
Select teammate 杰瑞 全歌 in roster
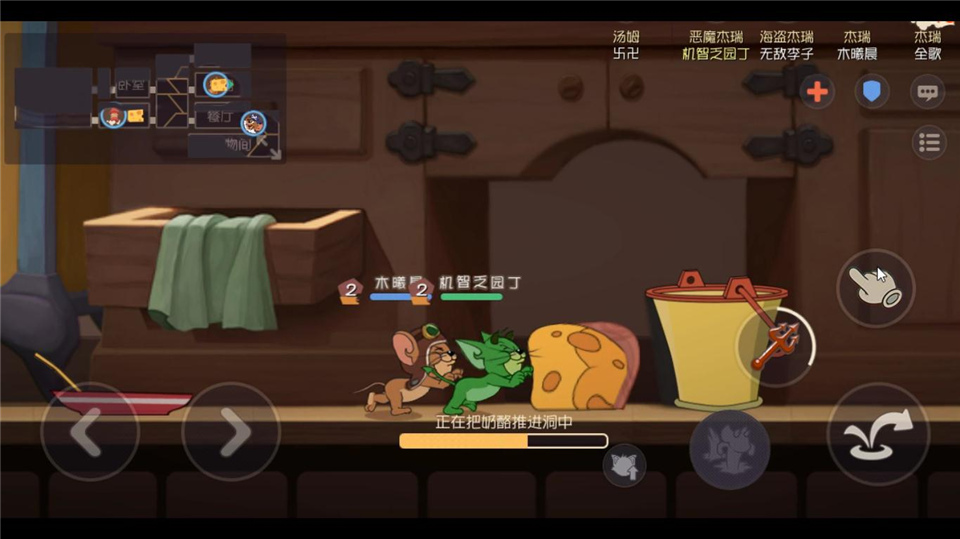[x=927, y=45]
